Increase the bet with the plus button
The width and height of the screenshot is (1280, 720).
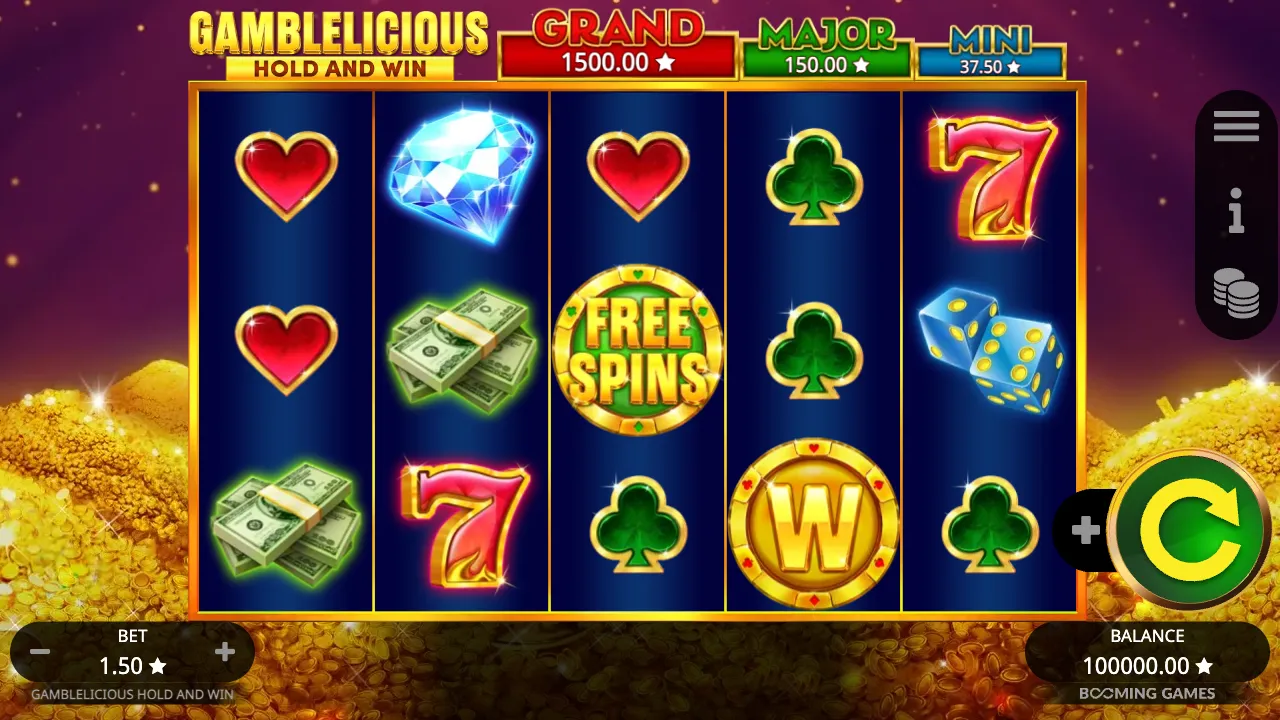click(224, 651)
